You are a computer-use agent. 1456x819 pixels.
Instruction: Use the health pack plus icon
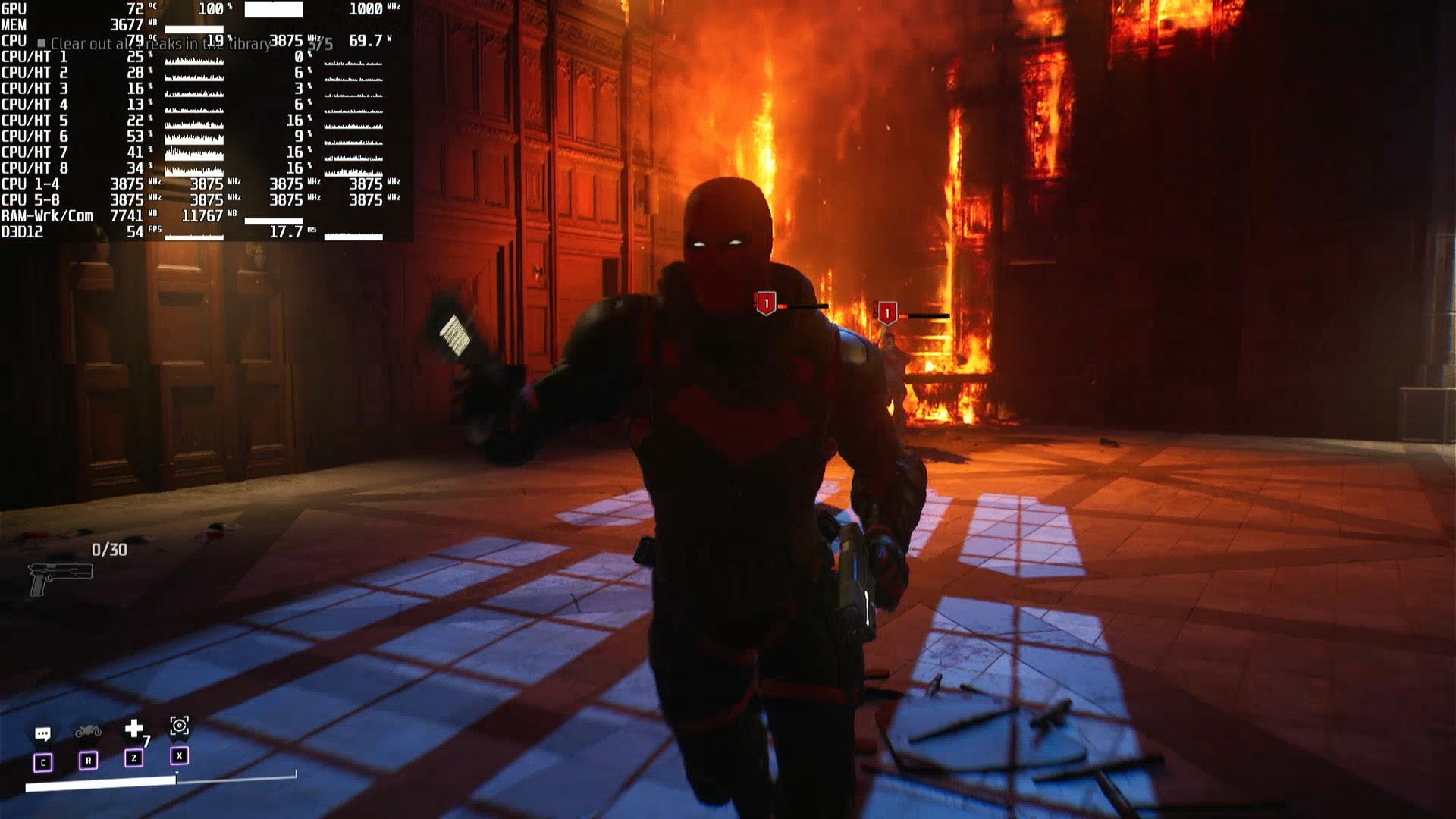[134, 730]
